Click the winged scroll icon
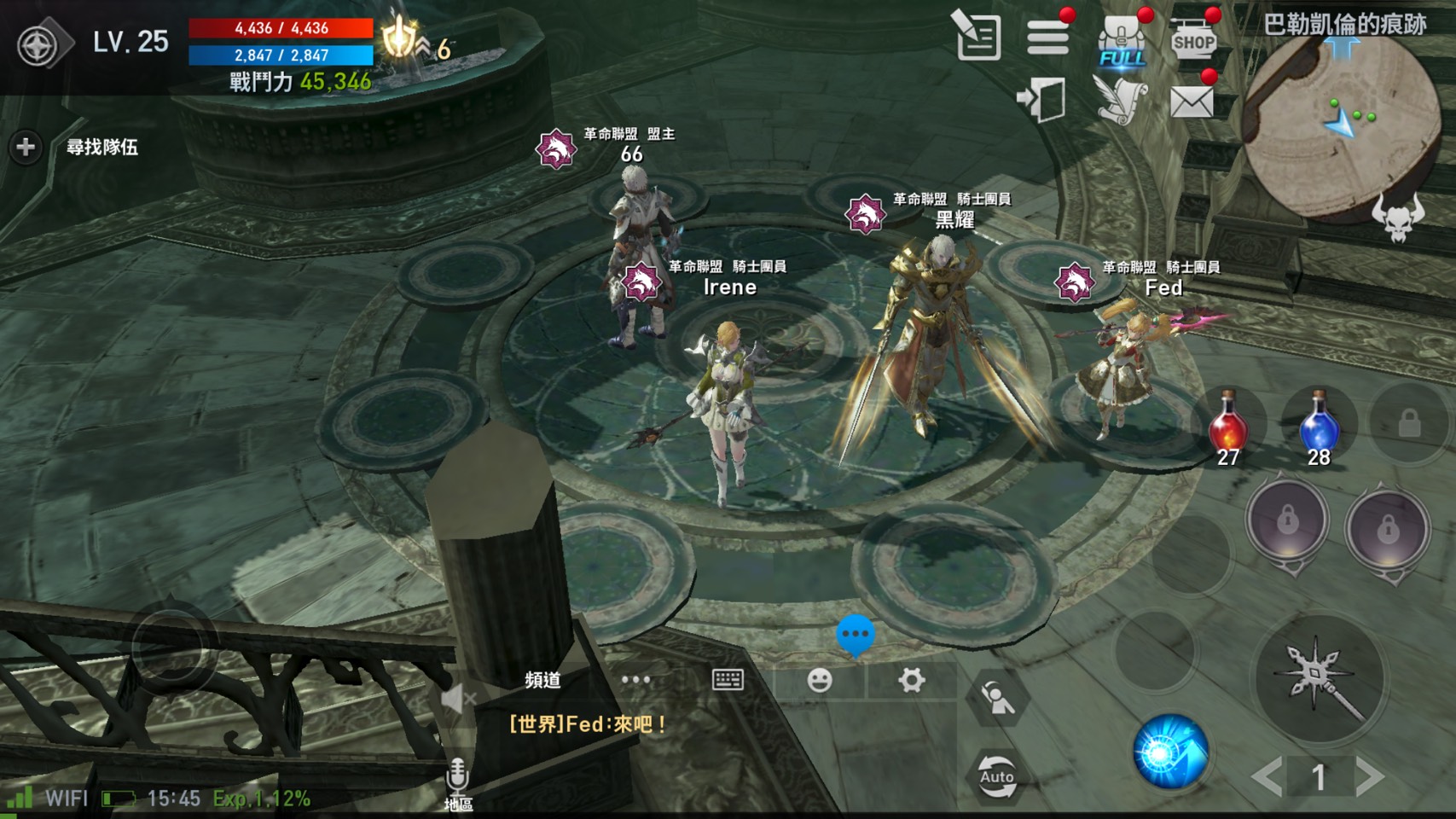This screenshot has height=819, width=1456. [1120, 101]
